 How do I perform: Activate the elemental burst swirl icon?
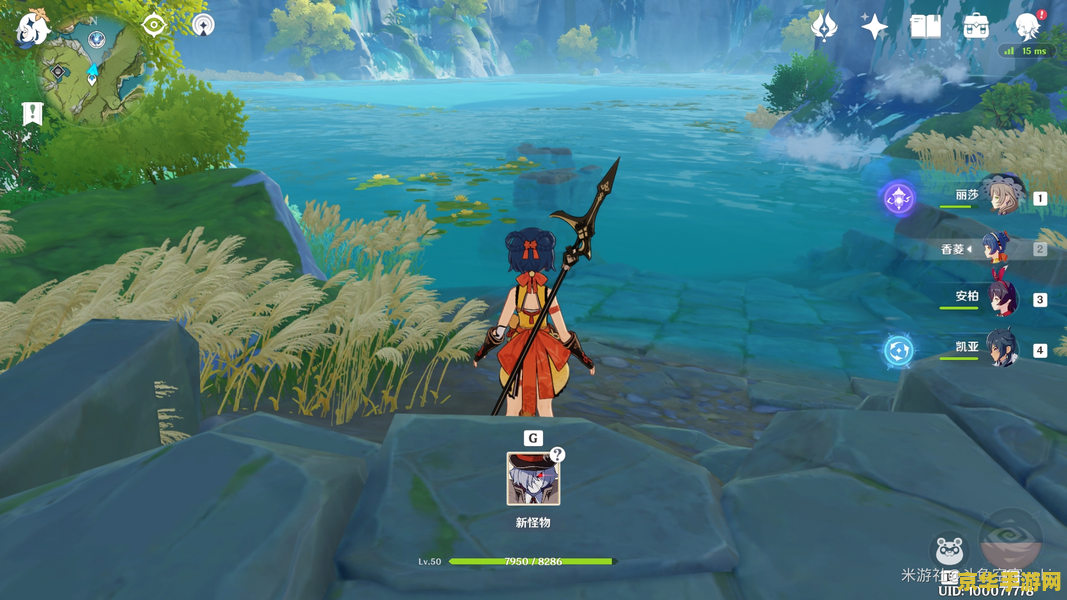coord(1010,543)
